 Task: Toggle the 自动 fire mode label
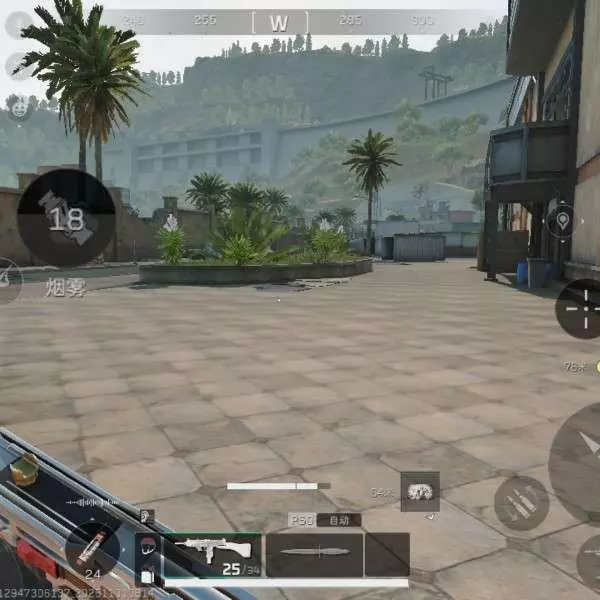(x=338, y=520)
